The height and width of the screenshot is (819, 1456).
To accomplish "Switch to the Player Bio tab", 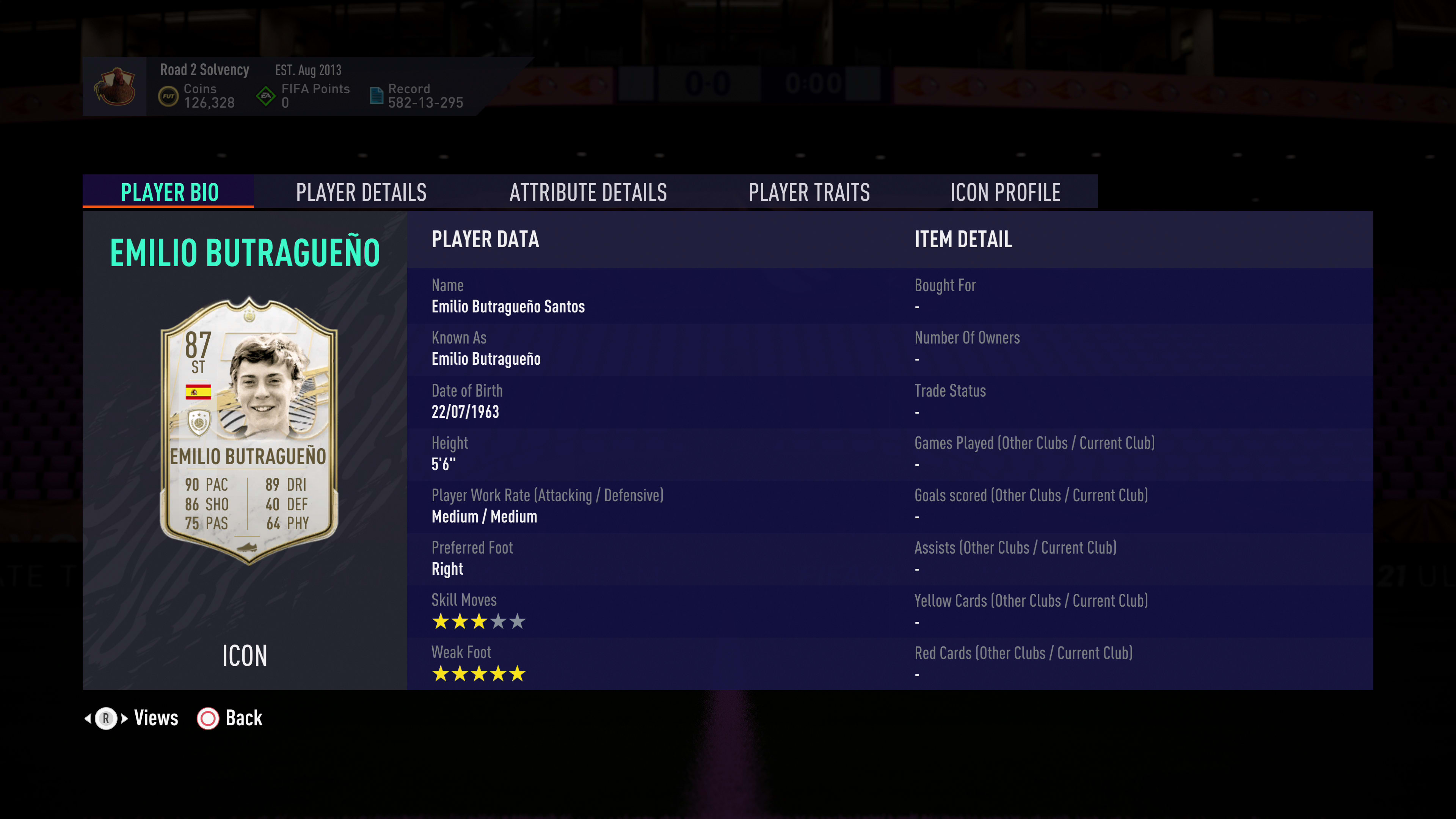I will point(169,192).
